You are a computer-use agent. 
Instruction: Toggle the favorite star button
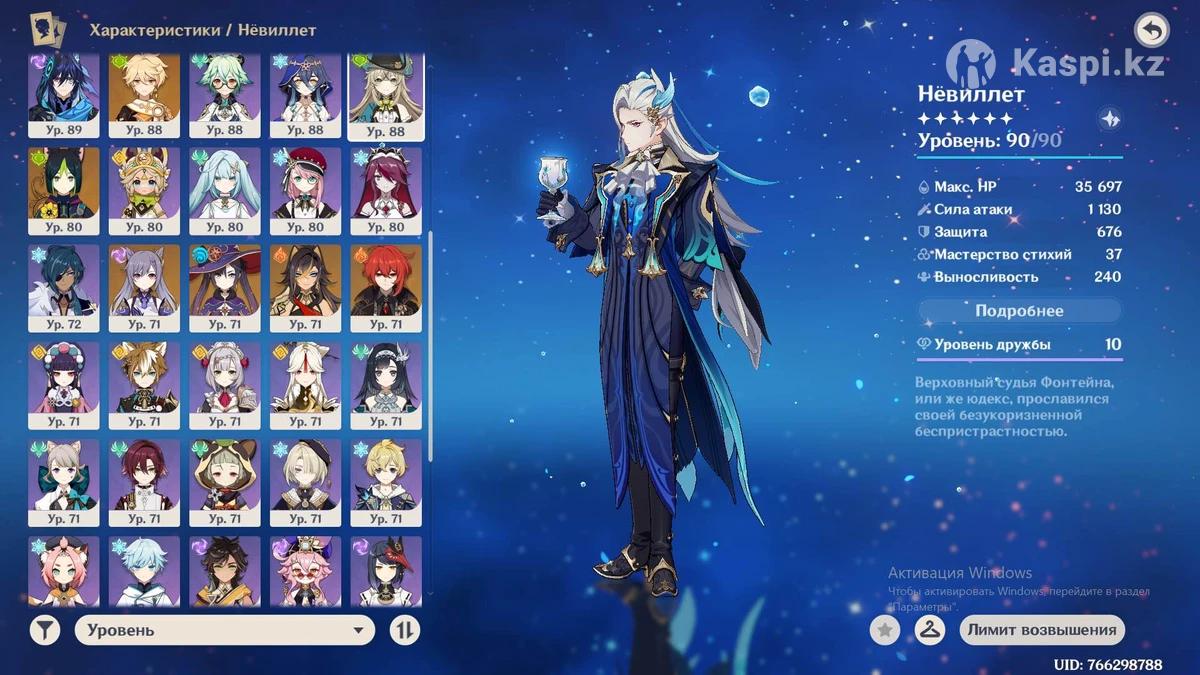[884, 630]
